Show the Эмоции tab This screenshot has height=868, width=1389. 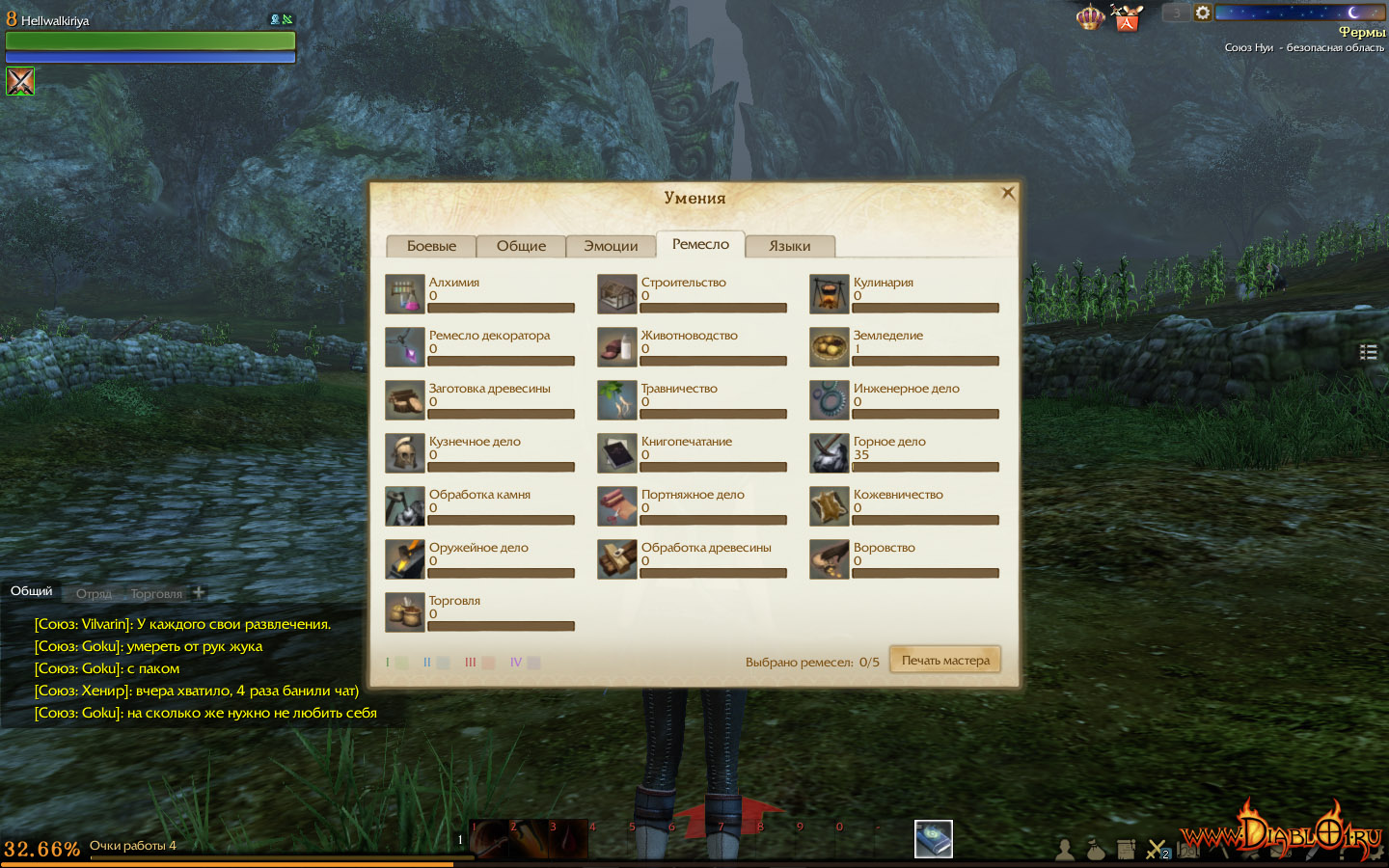pyautogui.click(x=611, y=246)
